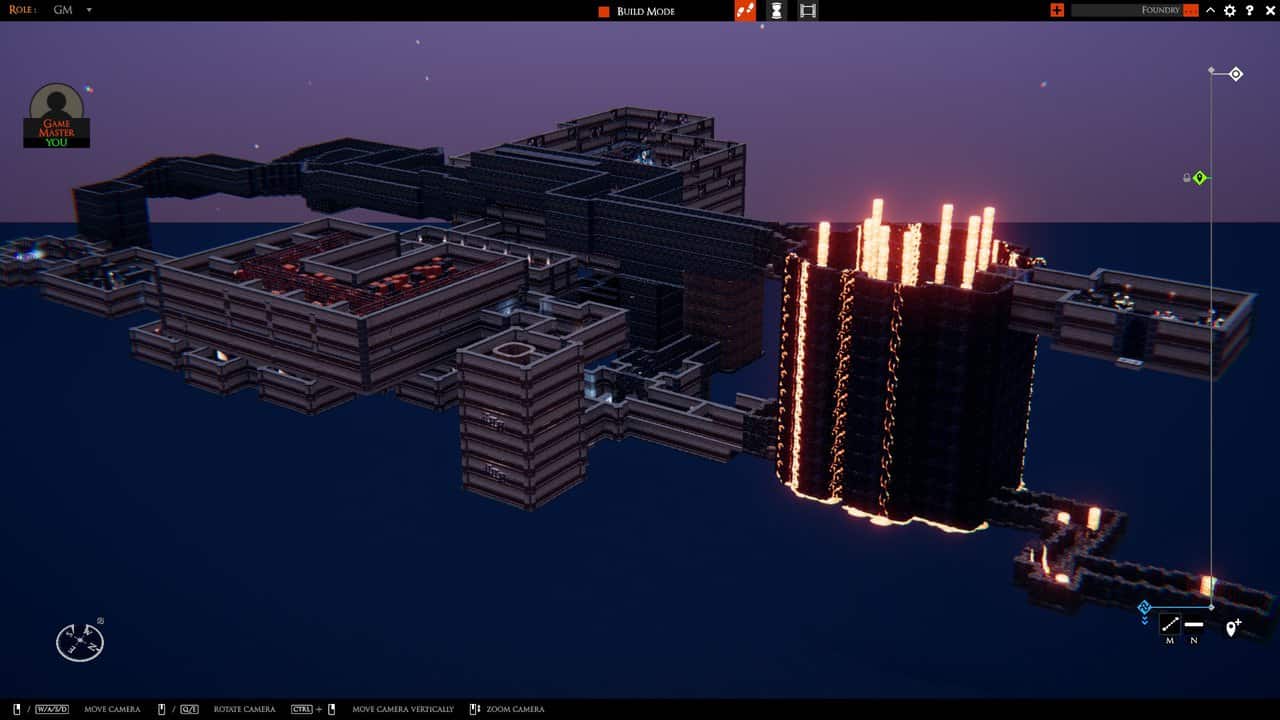
Task: Collapse the top bar with the caret
Action: [1210, 10]
